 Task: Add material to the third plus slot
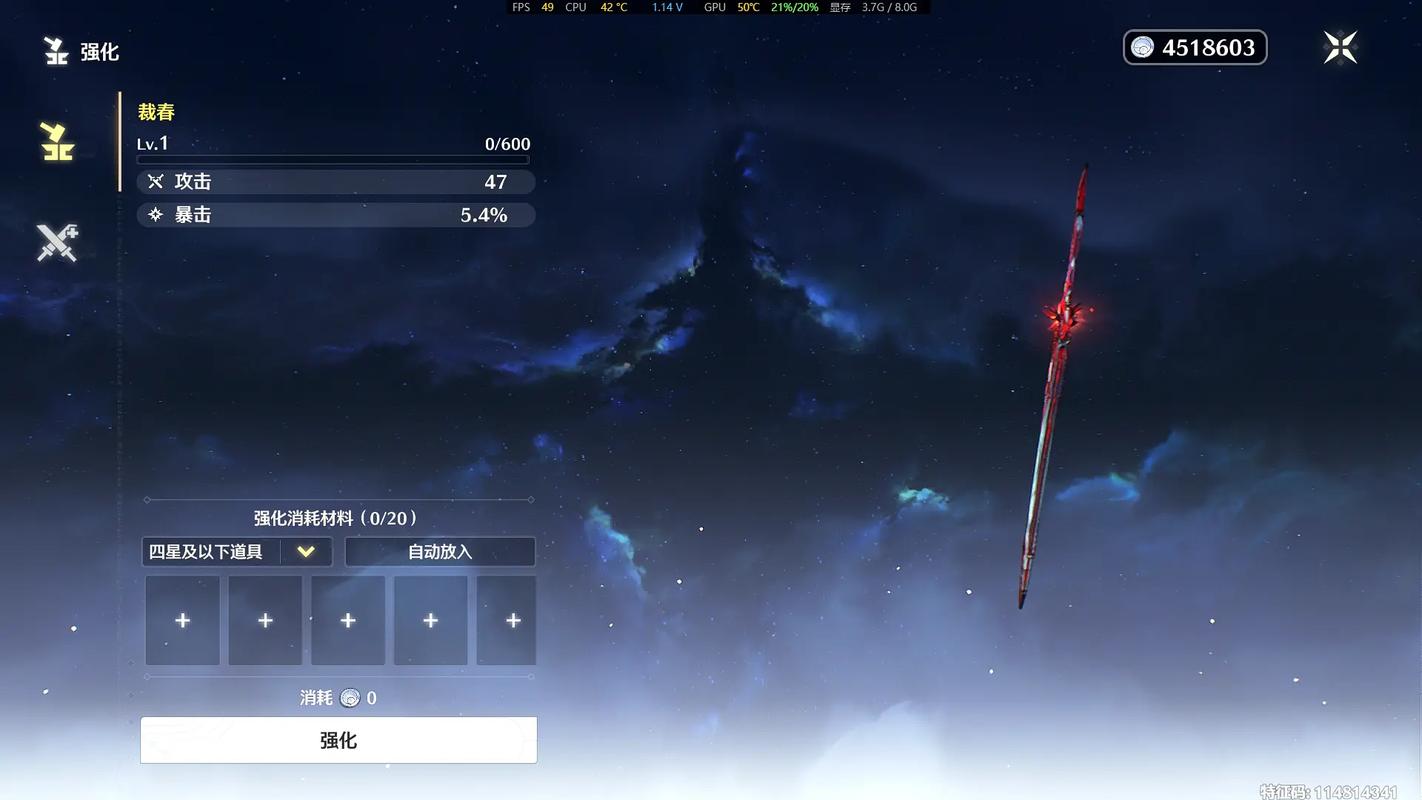pyautogui.click(x=348, y=620)
